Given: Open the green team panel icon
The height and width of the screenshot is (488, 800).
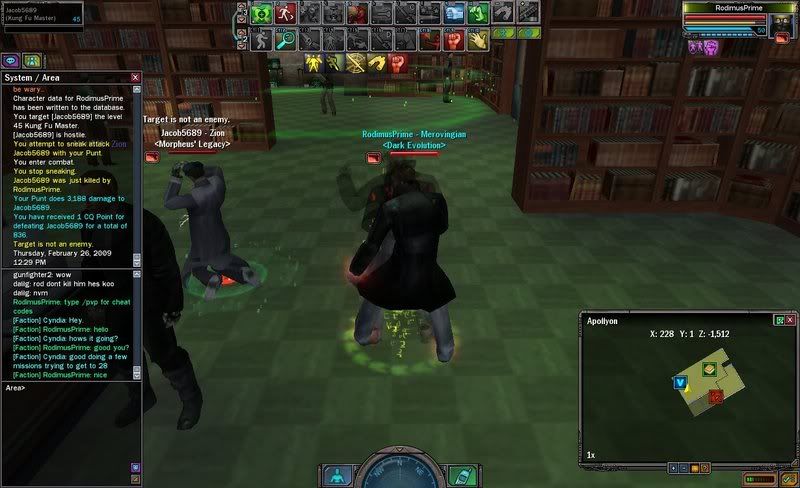Looking at the screenshot, I should tap(31, 60).
